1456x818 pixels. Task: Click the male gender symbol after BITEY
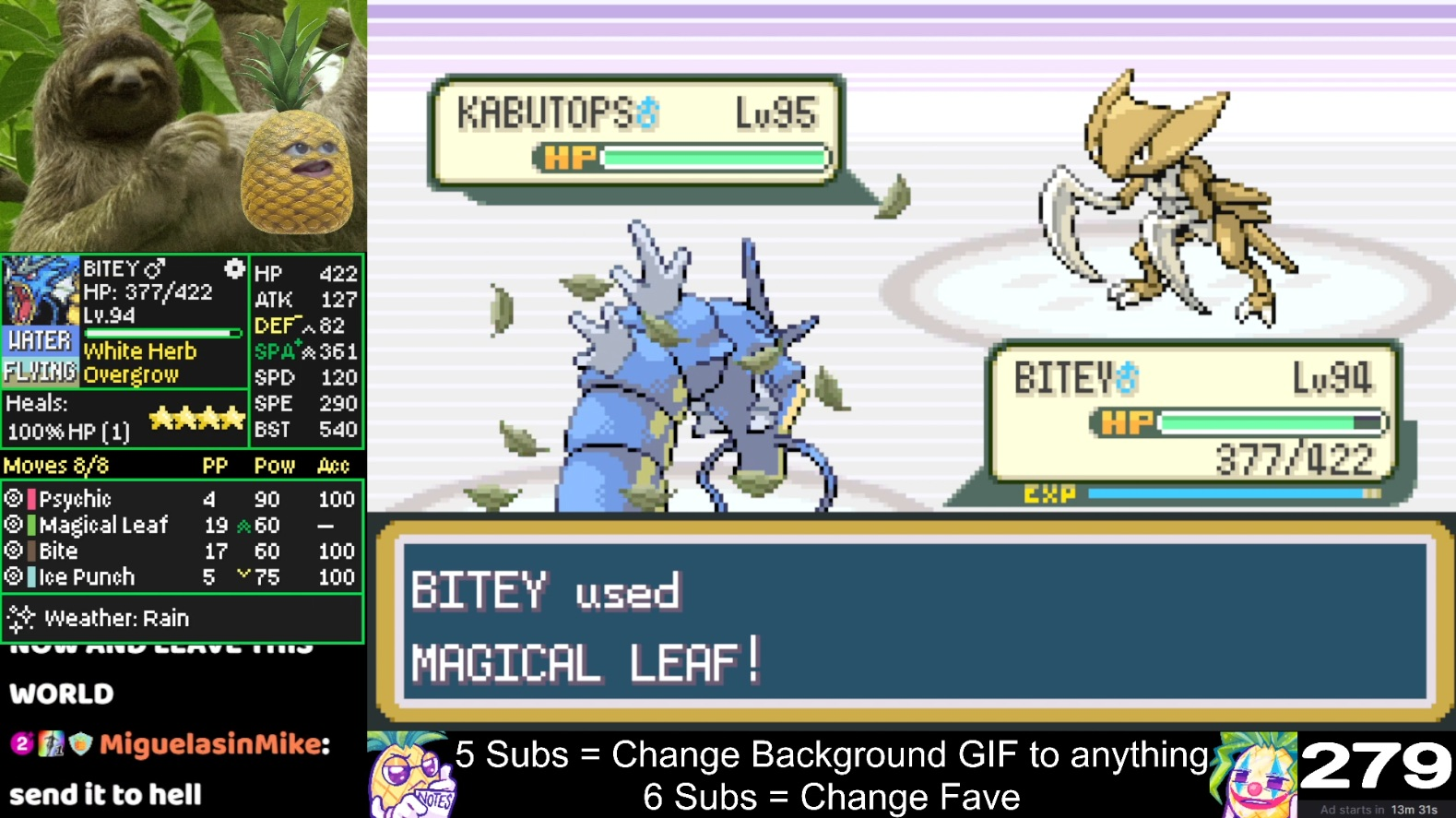[x=154, y=268]
